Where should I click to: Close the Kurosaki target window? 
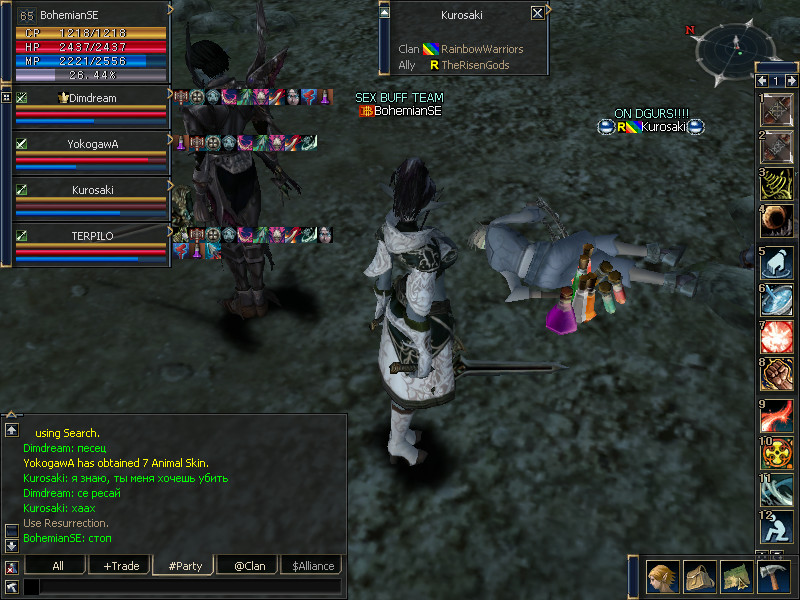coord(538,13)
